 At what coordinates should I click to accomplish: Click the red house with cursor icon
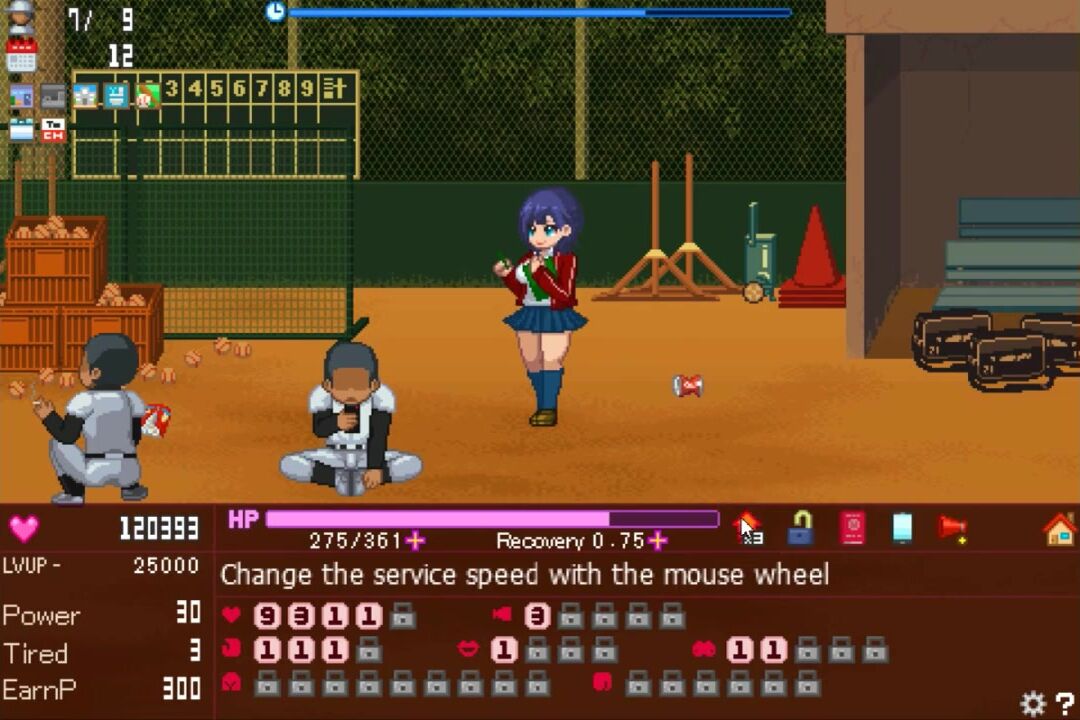(747, 528)
